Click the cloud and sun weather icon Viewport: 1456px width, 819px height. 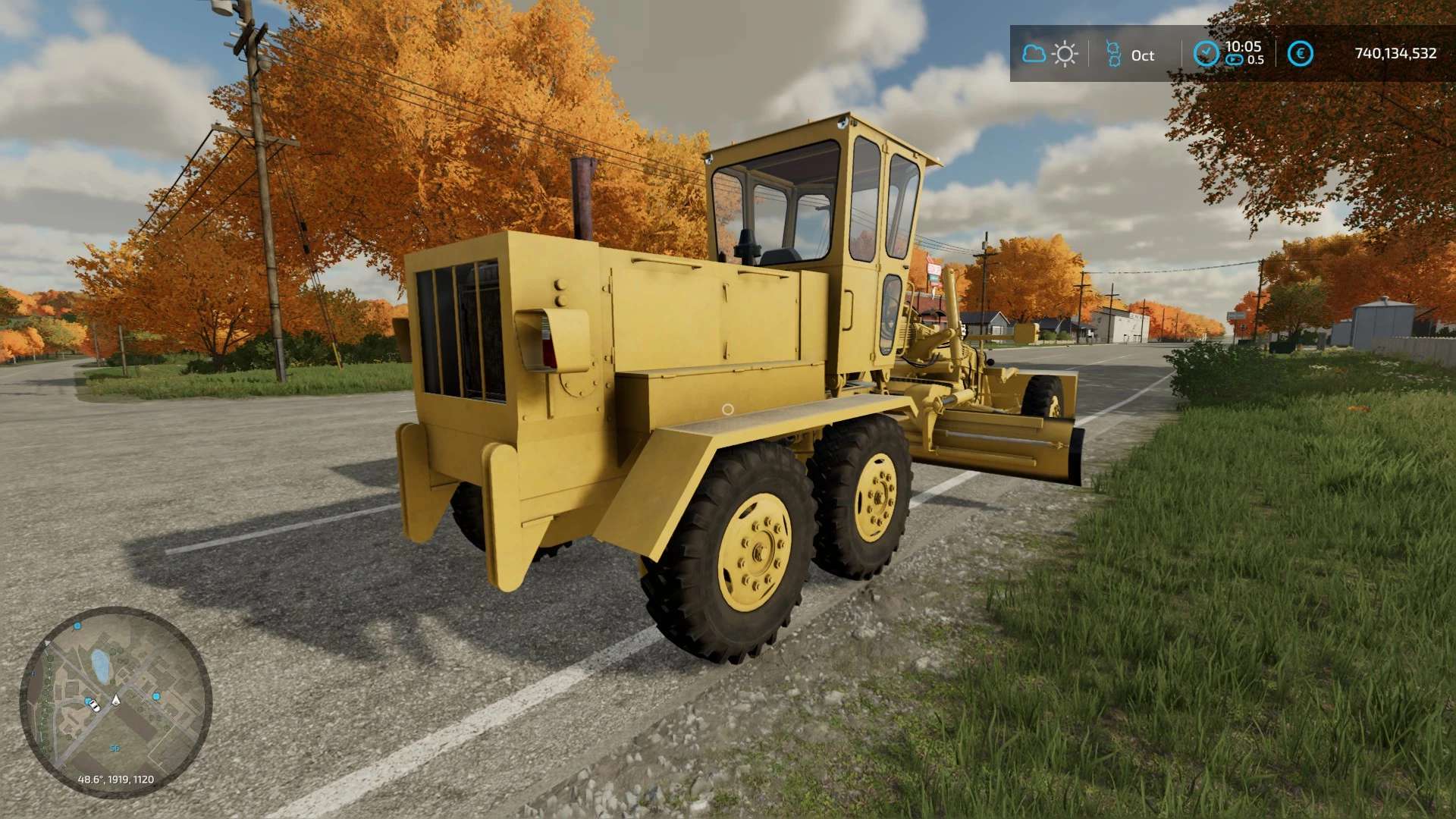1050,54
